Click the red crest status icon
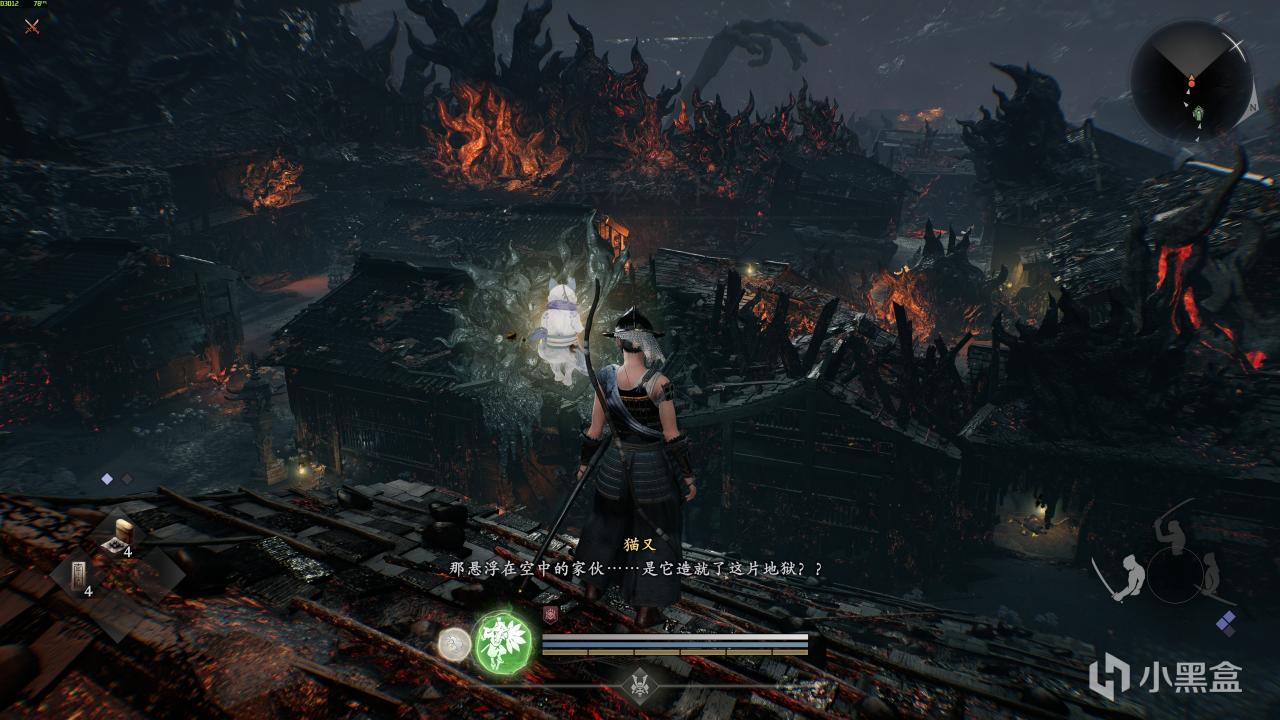Screen dimensions: 1280x720 point(549,616)
